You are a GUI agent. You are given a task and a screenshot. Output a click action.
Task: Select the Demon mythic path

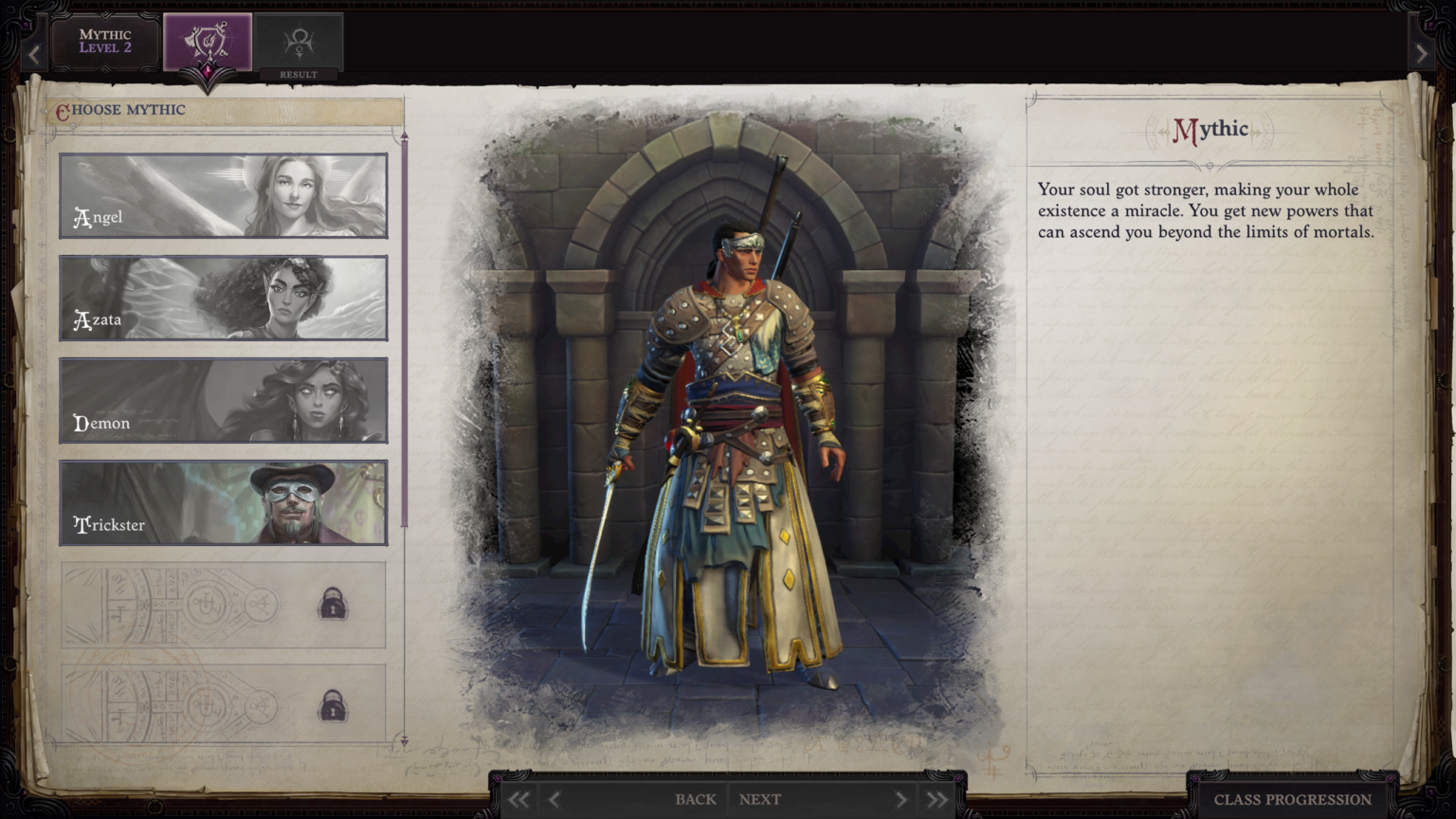pyautogui.click(x=223, y=399)
